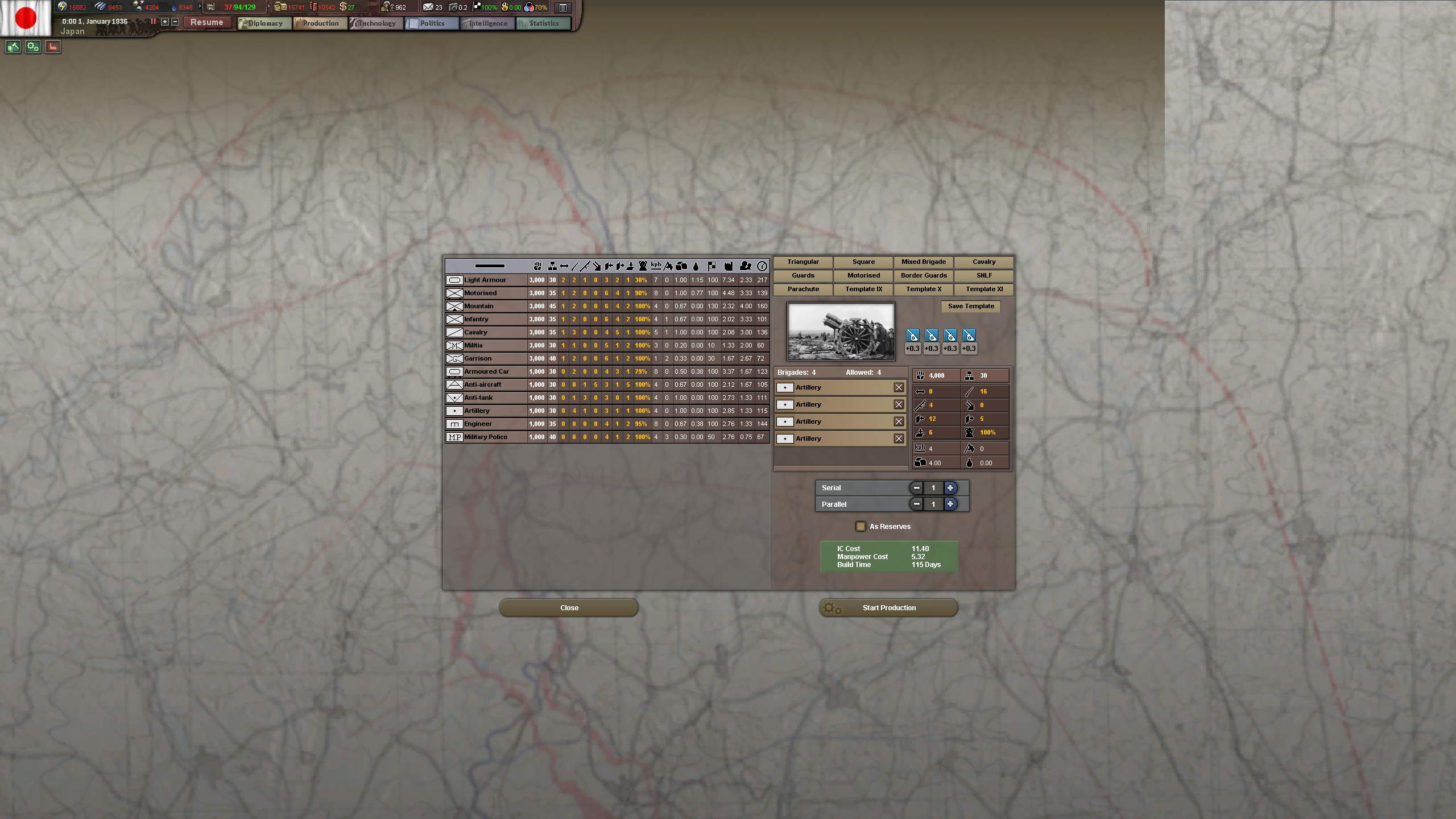Increase Parallel runs with the plus control

(x=950, y=504)
